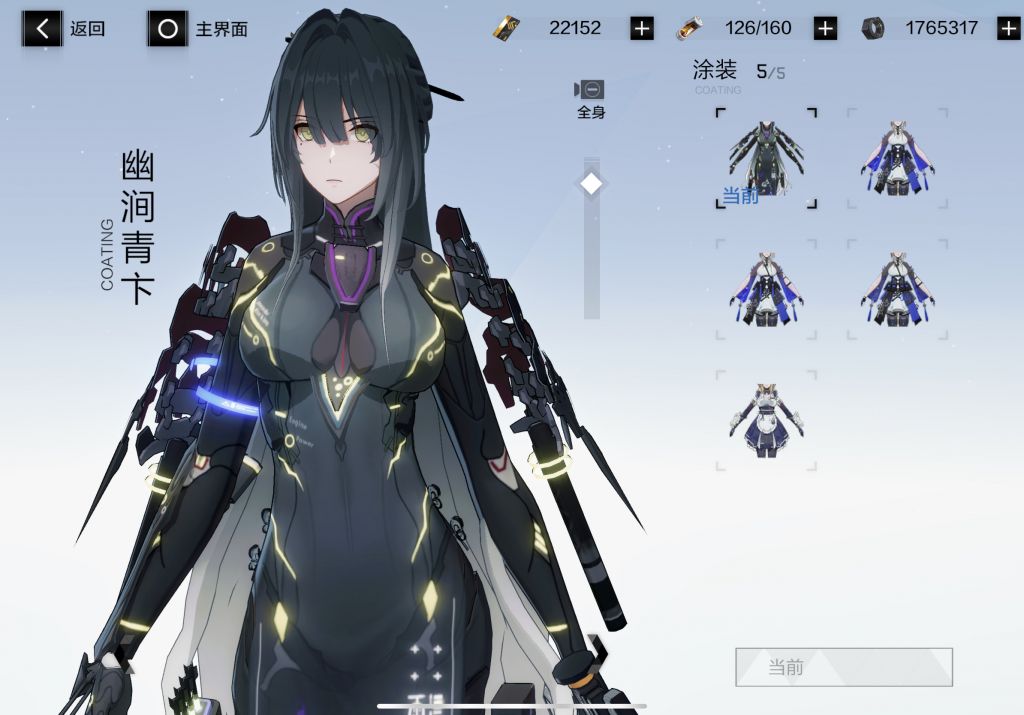The width and height of the screenshot is (1024, 715).
Task: Return to the 主界面 main screen
Action: point(168,29)
